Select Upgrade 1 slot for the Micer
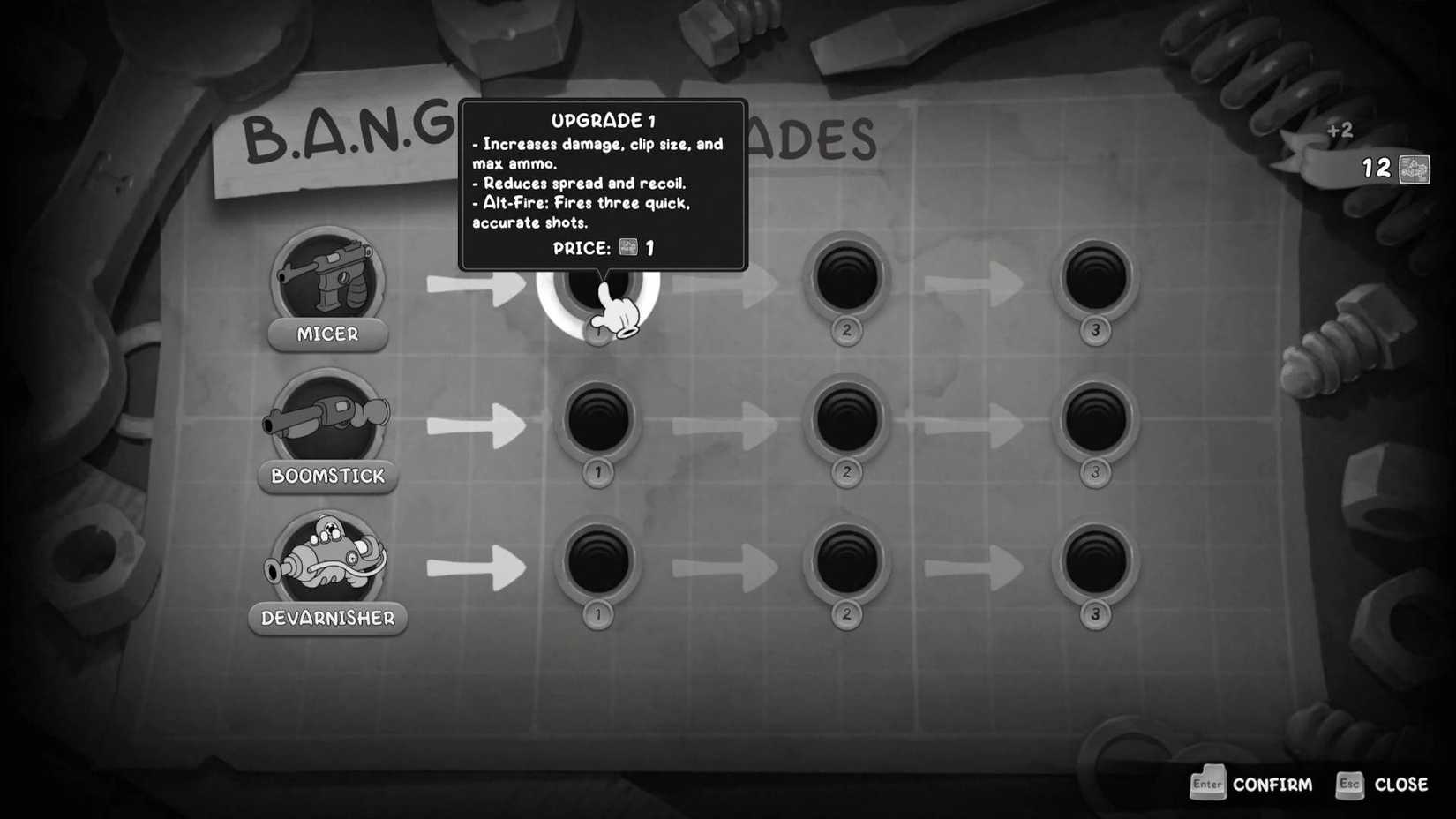 [x=598, y=285]
